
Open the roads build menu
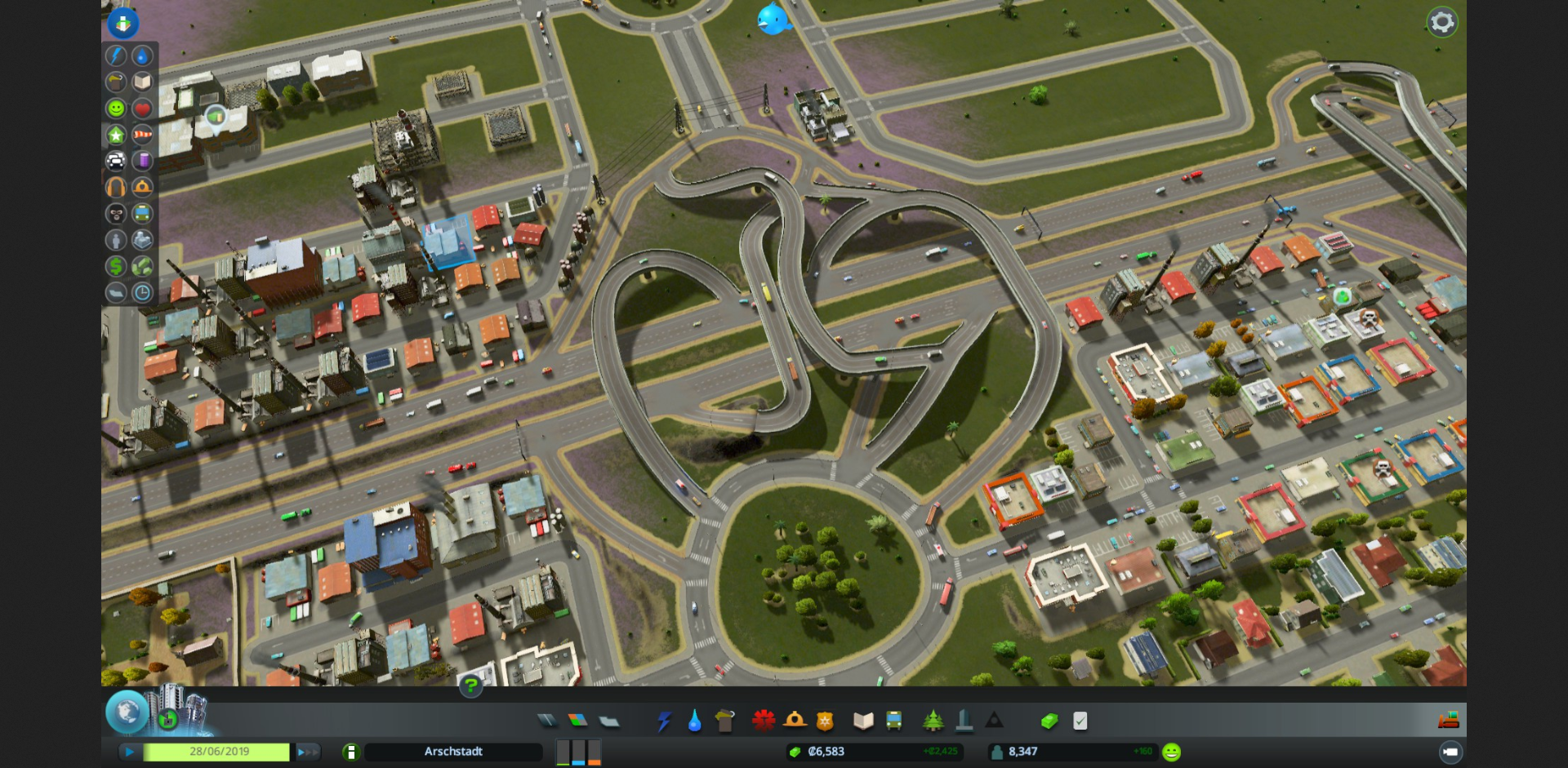click(x=546, y=721)
